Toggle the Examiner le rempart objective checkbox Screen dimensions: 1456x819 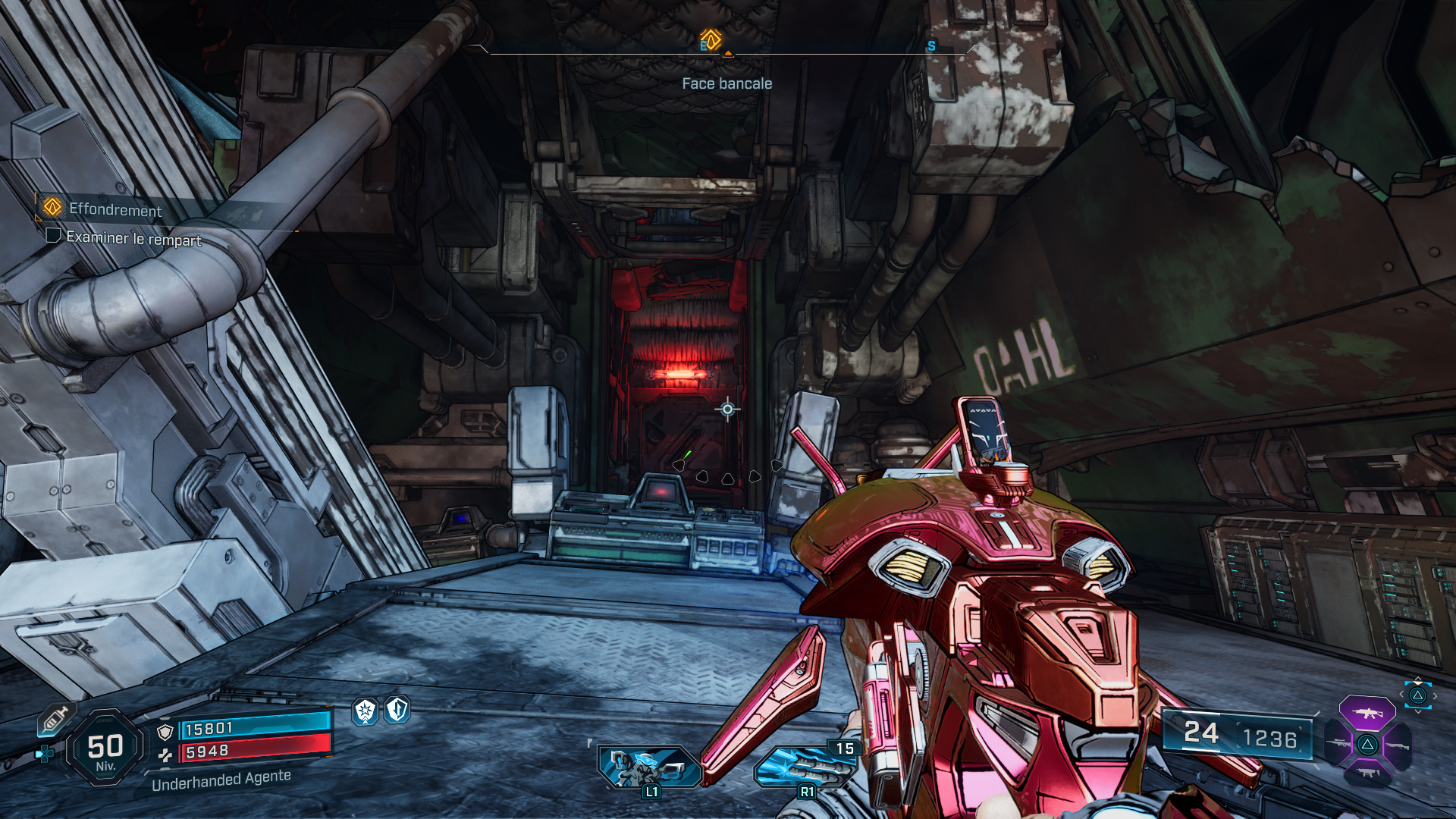click(53, 237)
